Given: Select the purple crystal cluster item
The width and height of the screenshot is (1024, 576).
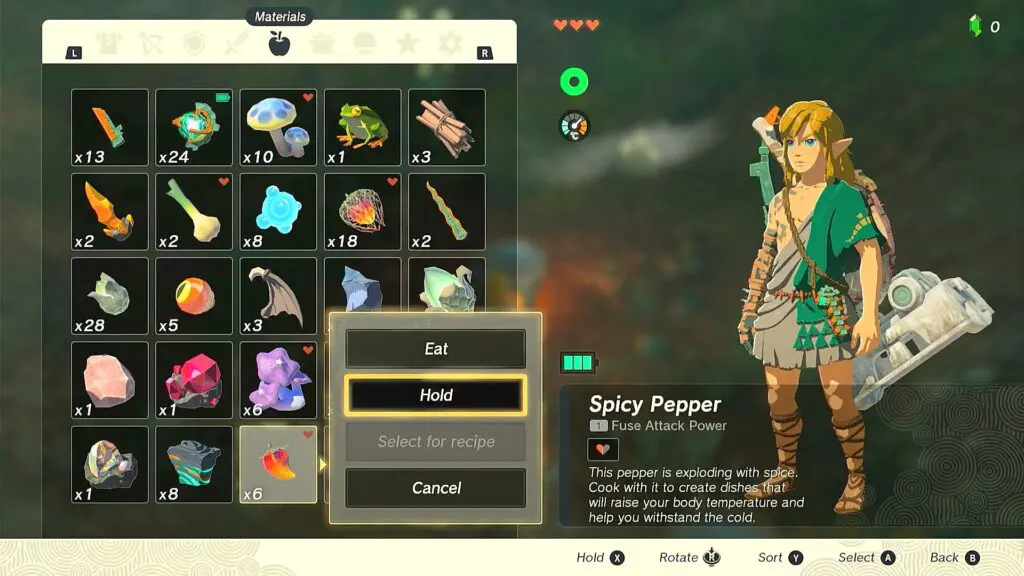Looking at the screenshot, I should [x=278, y=380].
